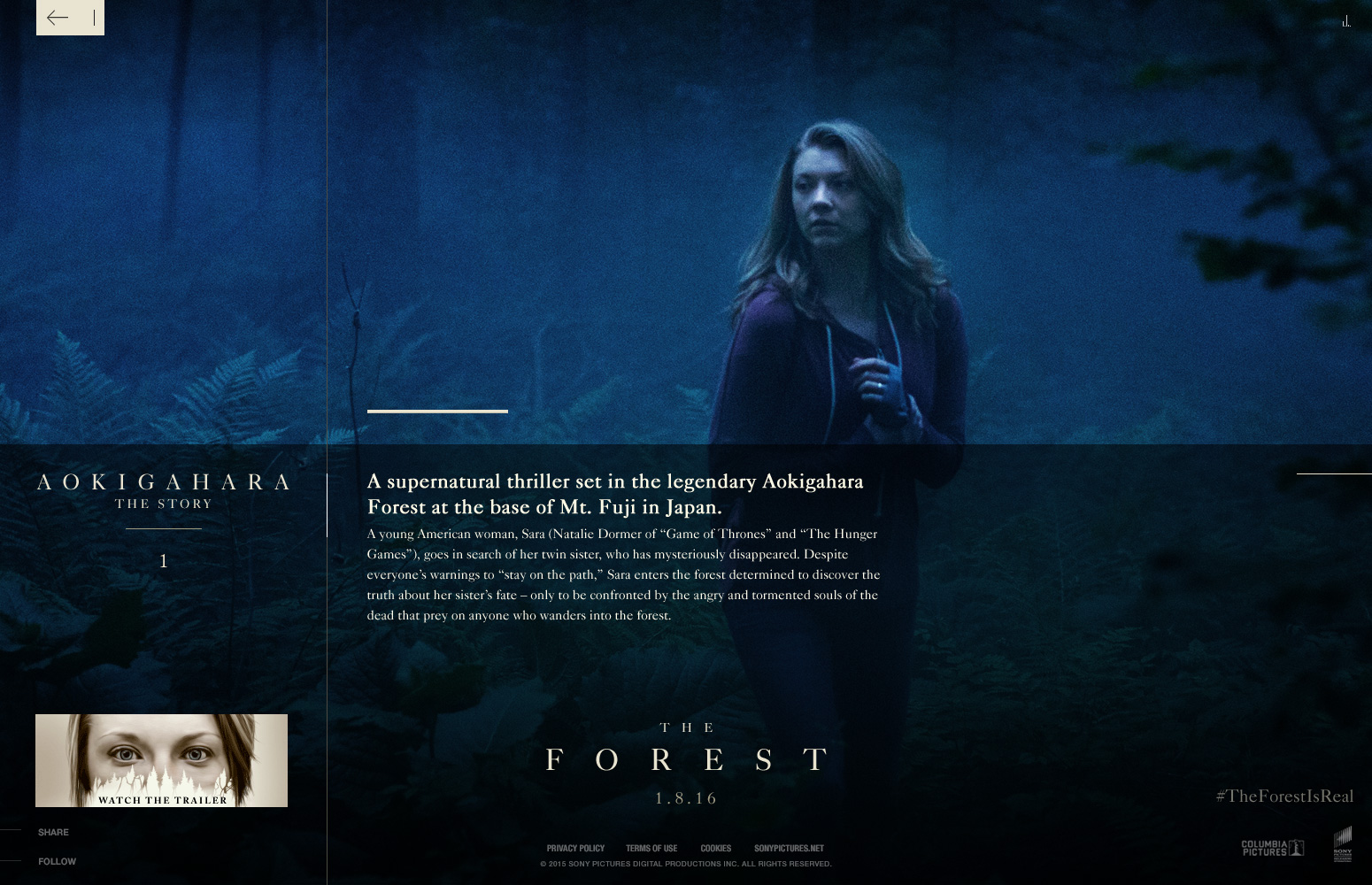The height and width of the screenshot is (885, 1372).
Task: Expand the story section numbered 1
Action: (163, 560)
